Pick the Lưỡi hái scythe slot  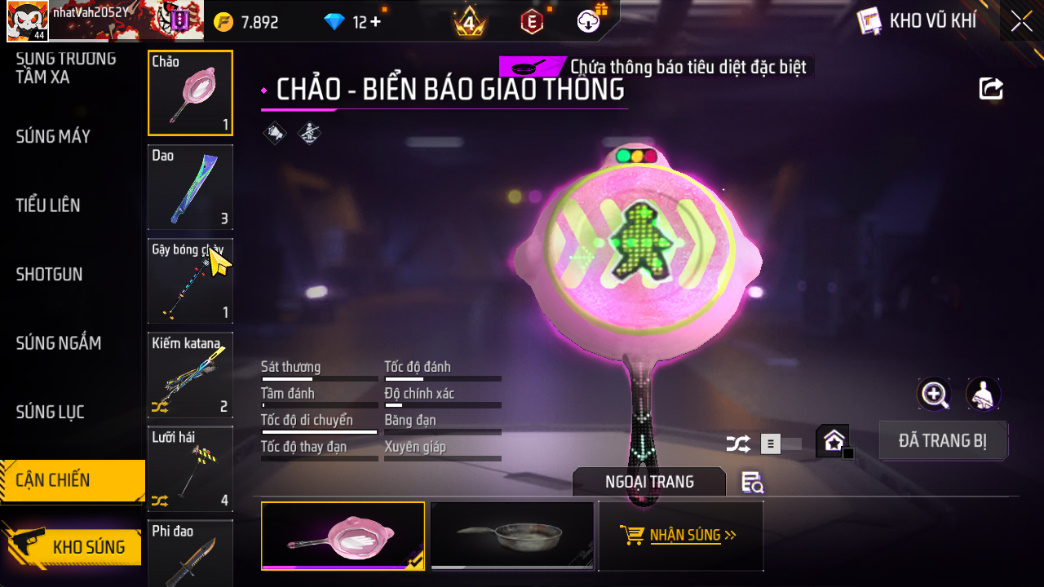pos(190,469)
